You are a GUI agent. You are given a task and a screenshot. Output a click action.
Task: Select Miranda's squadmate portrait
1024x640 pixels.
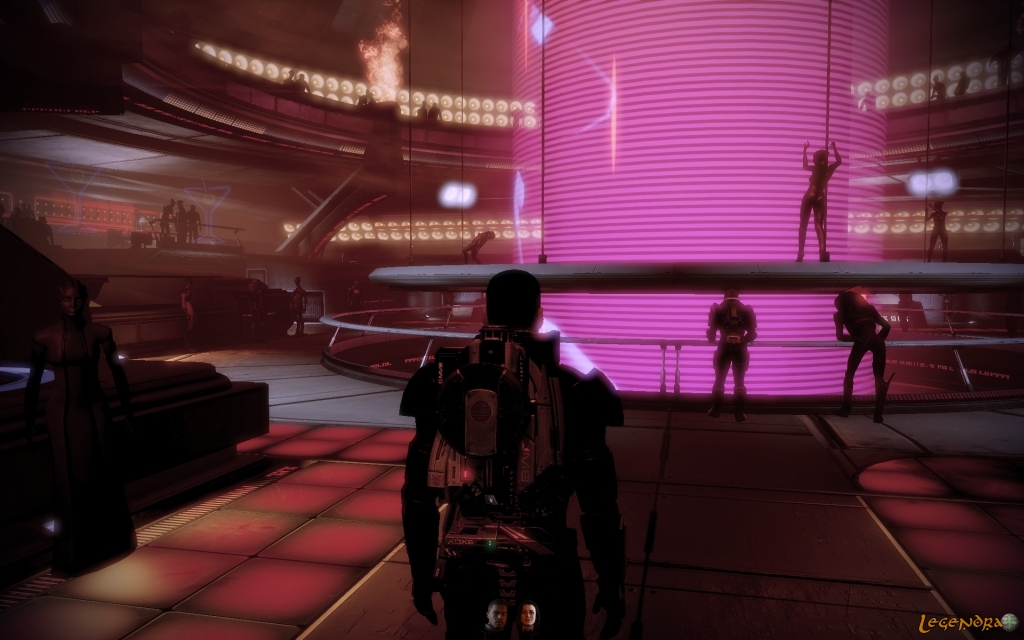point(527,616)
